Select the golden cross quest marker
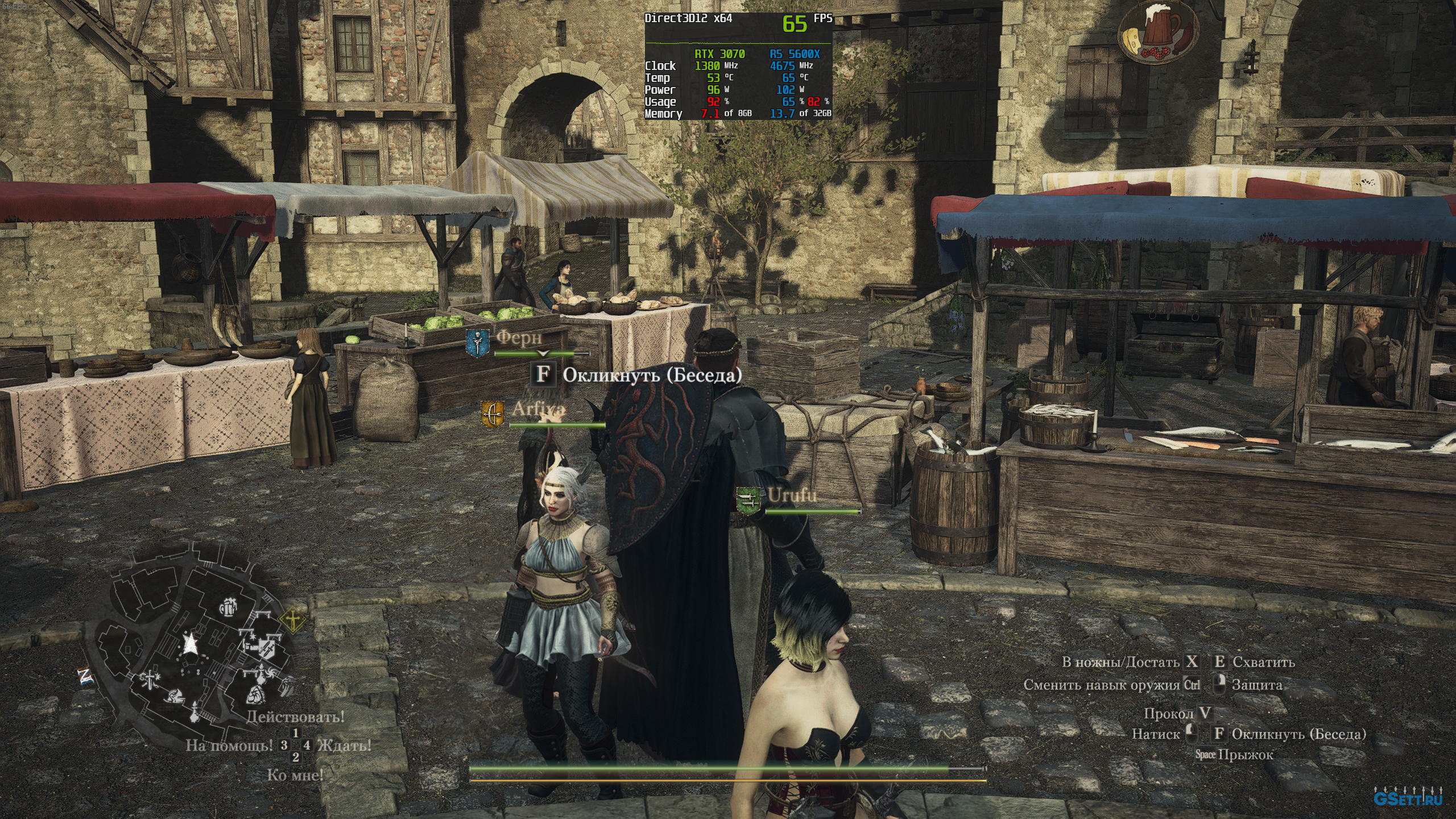Screen dimensions: 1456x819 click(292, 621)
